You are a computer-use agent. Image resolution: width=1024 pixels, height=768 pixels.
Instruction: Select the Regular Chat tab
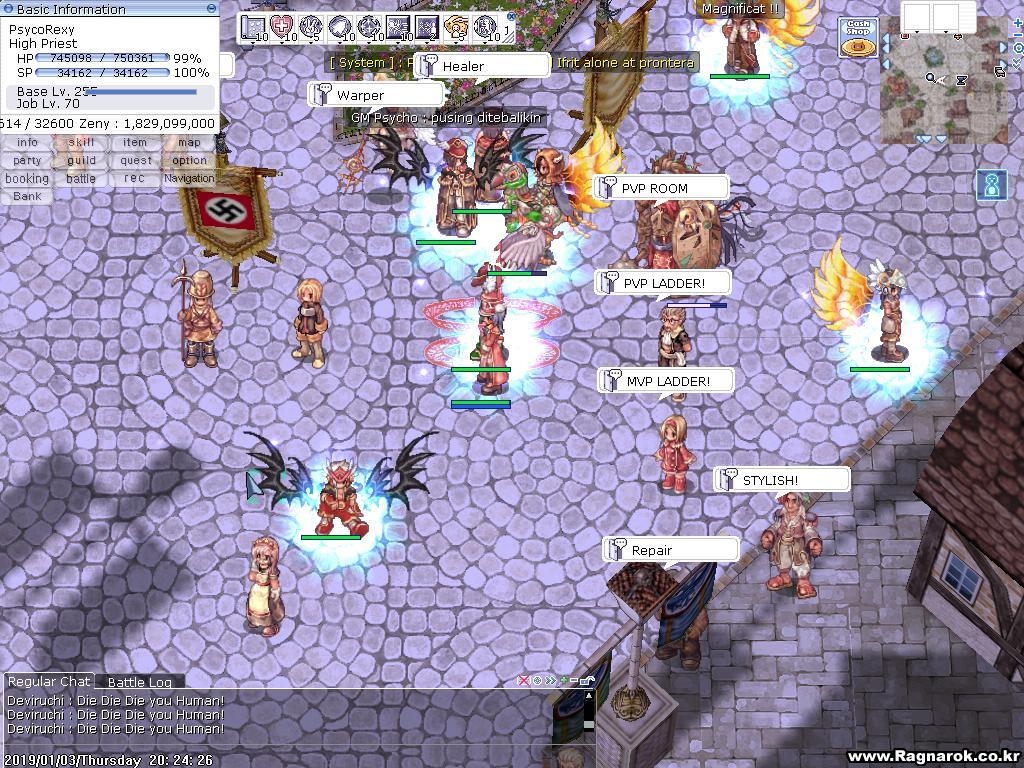(x=48, y=681)
